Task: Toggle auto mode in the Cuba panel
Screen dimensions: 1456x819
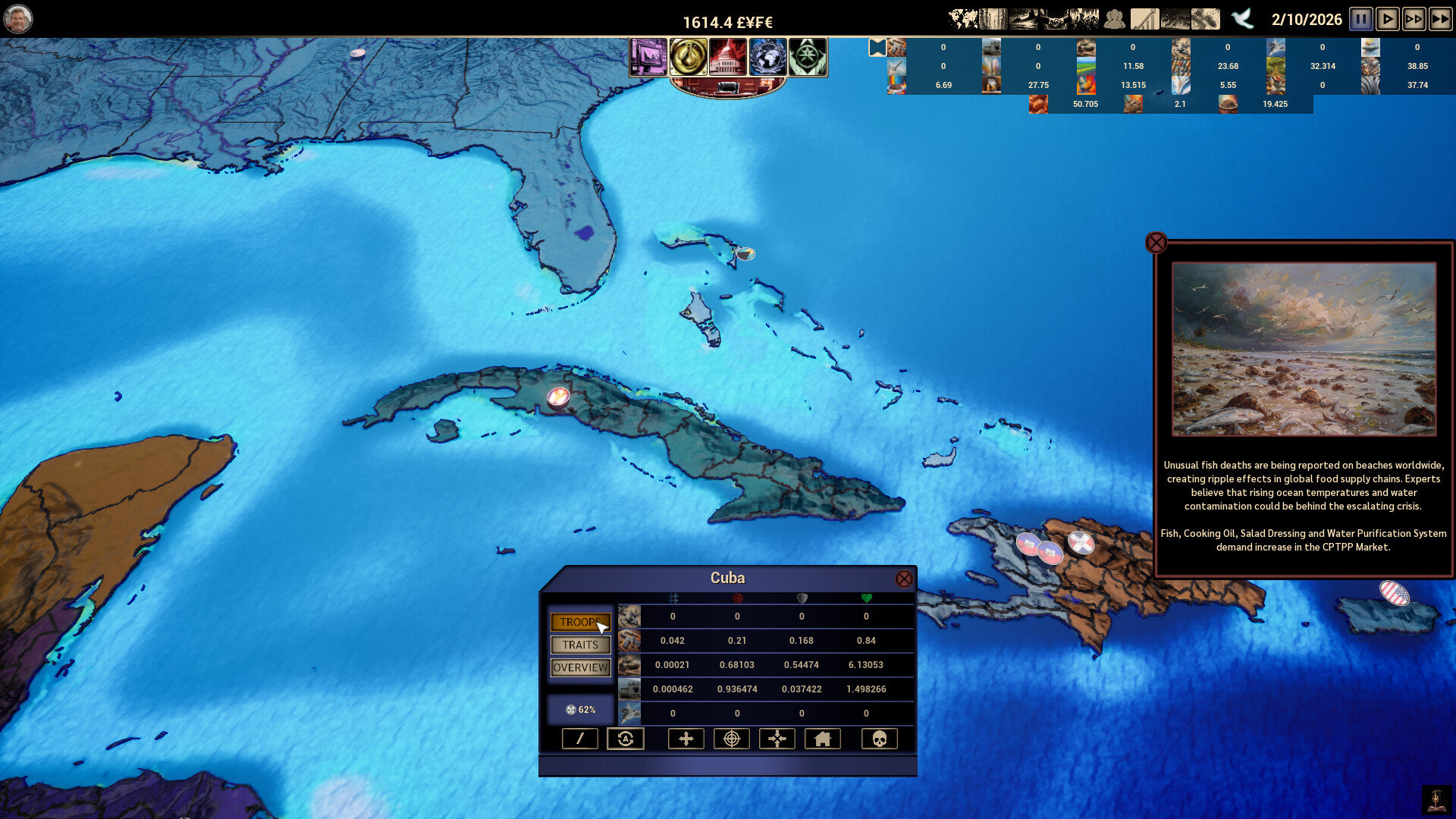Action: tap(626, 738)
